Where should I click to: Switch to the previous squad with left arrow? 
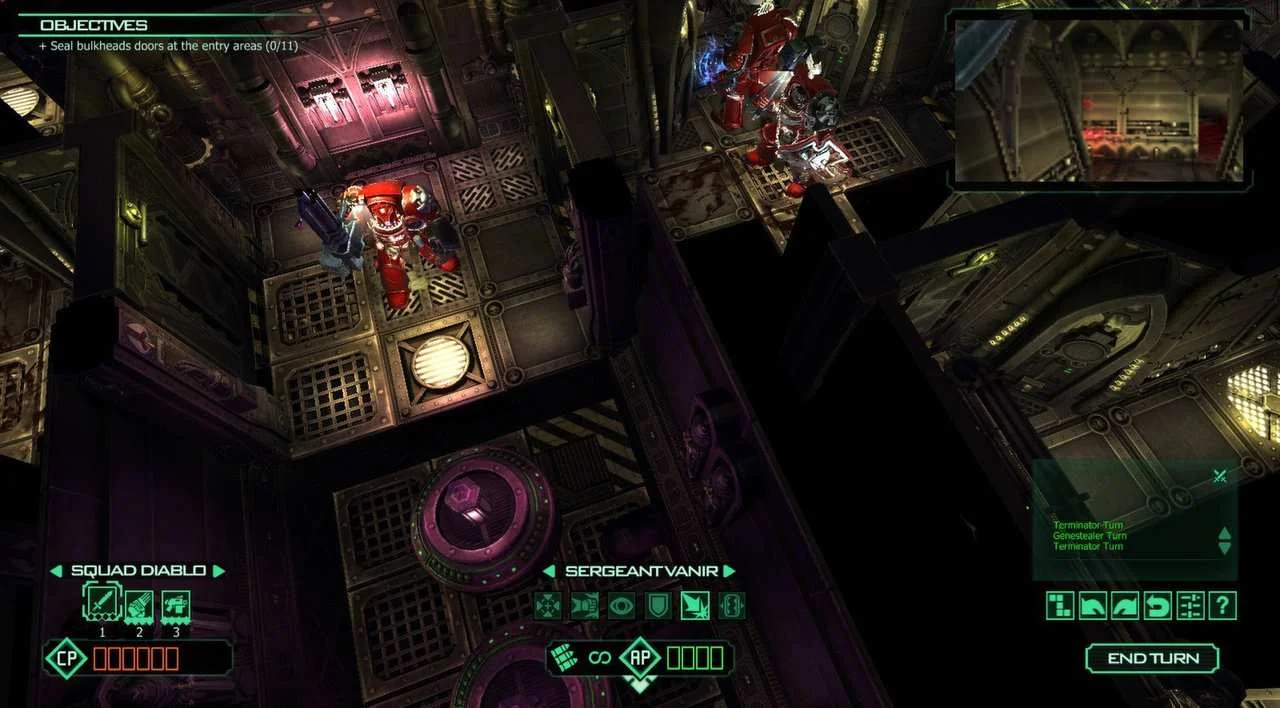tap(56, 571)
